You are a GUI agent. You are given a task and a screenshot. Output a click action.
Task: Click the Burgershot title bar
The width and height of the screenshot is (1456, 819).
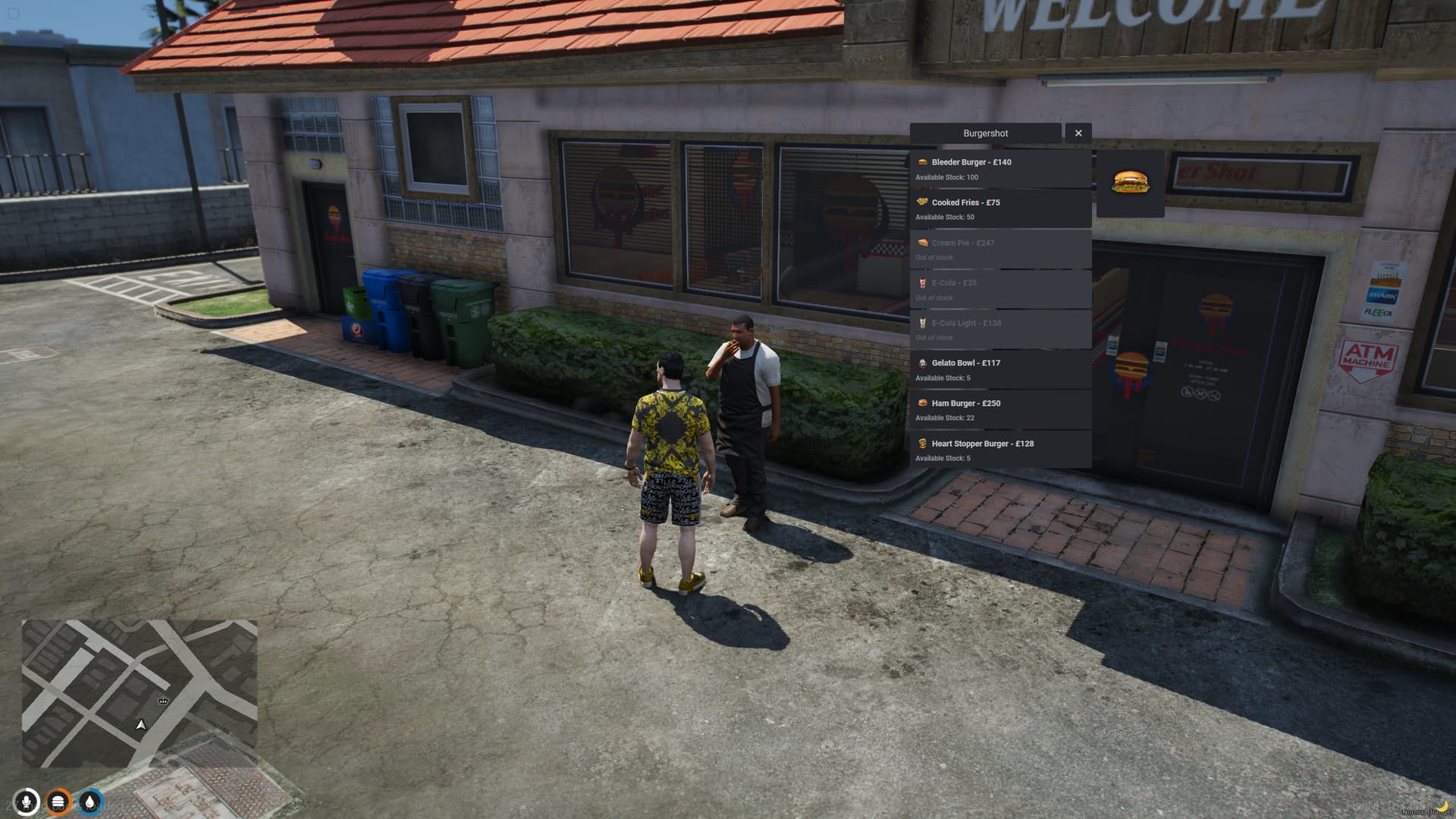(985, 133)
